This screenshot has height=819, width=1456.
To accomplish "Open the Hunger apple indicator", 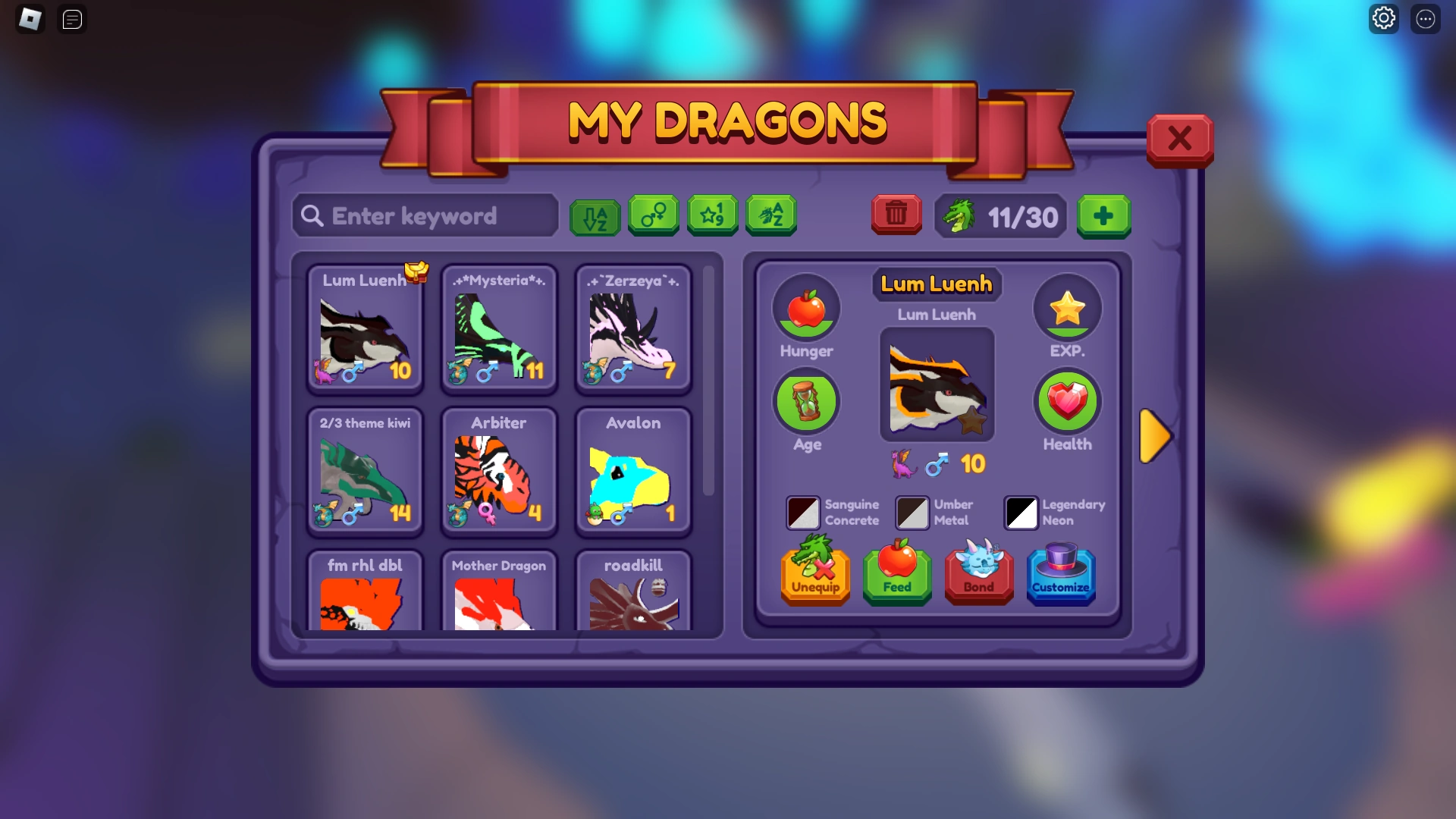I will (x=806, y=308).
